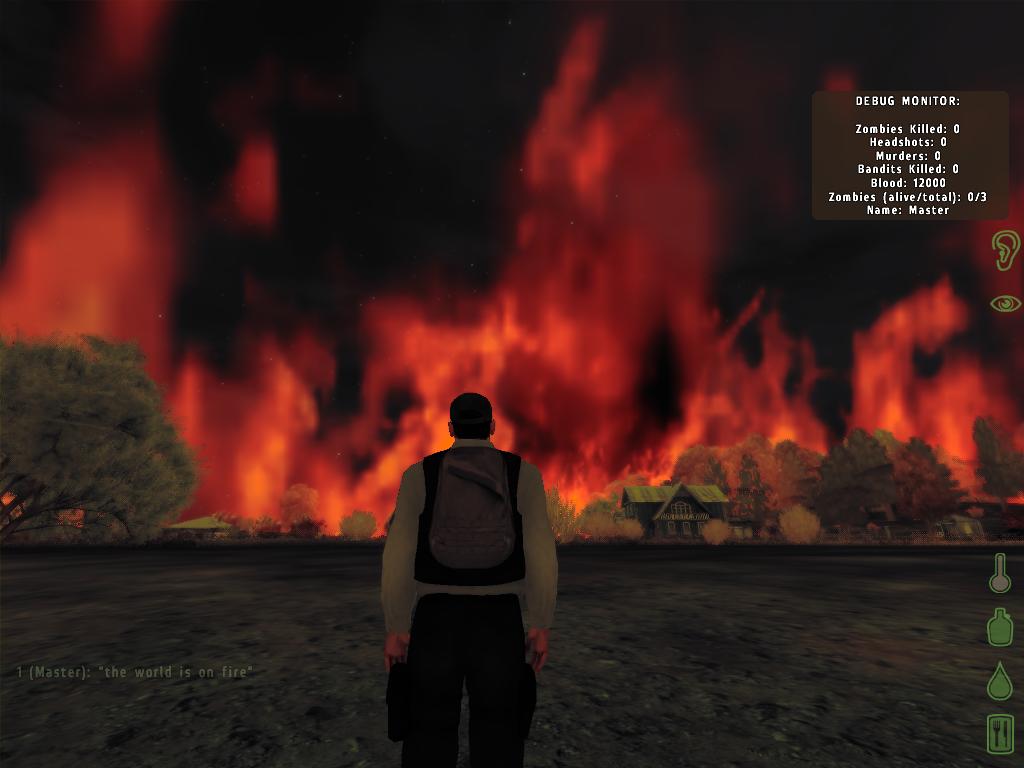1024x768 pixels.
Task: Click the Master chat message line
Action: click(x=135, y=672)
